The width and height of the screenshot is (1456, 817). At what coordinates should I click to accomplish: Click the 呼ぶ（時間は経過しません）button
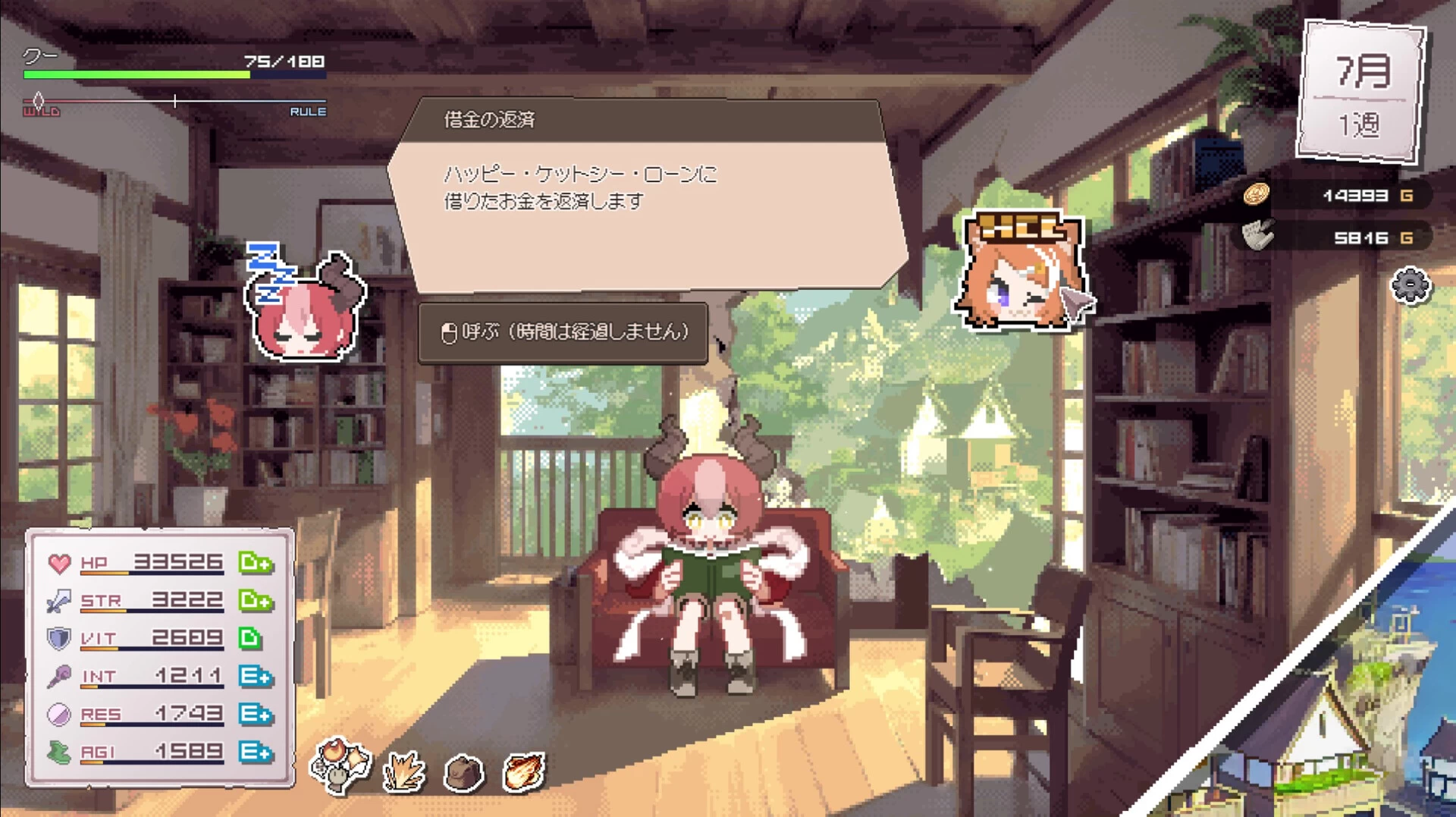click(565, 332)
